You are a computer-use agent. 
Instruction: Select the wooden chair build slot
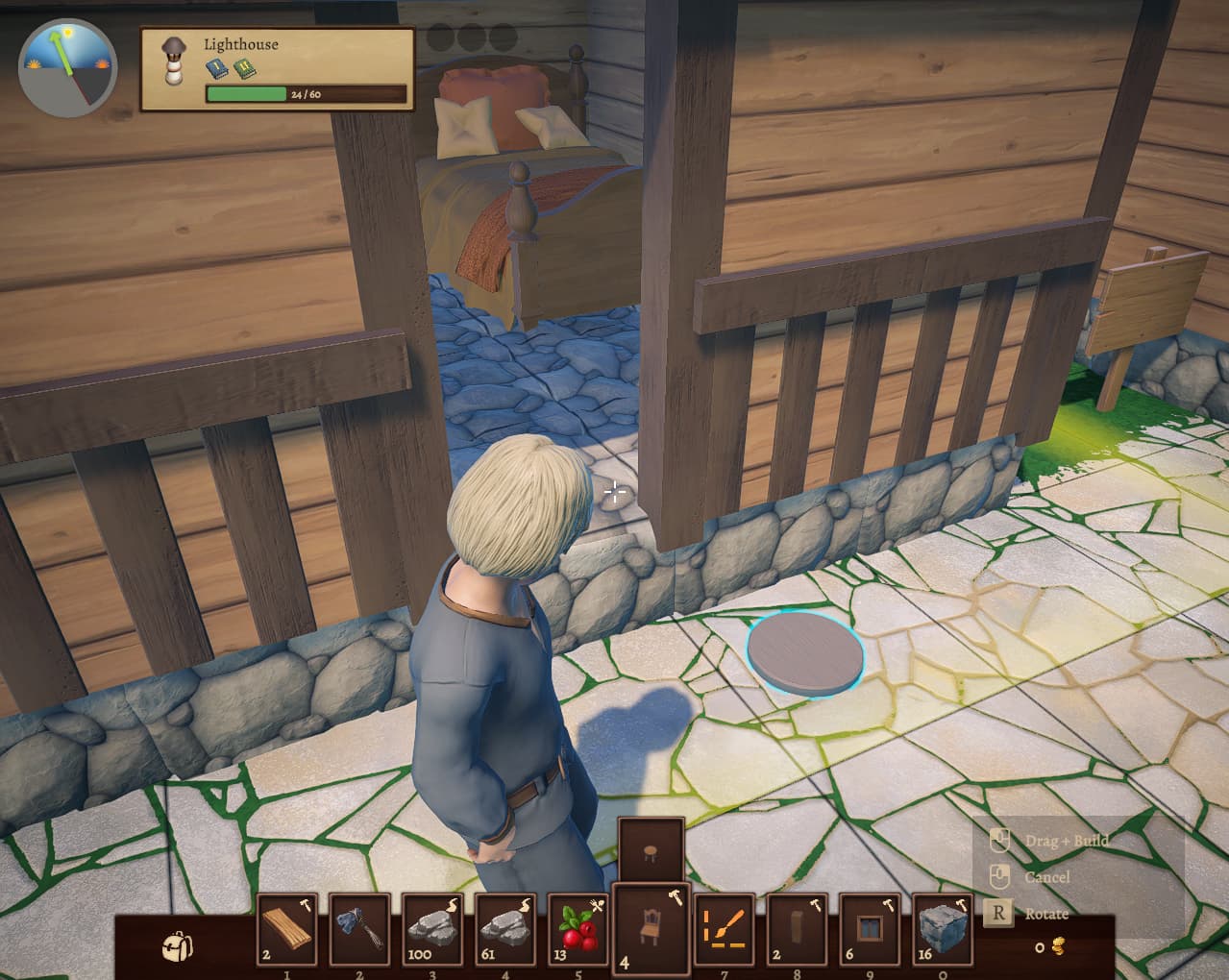coord(651,926)
